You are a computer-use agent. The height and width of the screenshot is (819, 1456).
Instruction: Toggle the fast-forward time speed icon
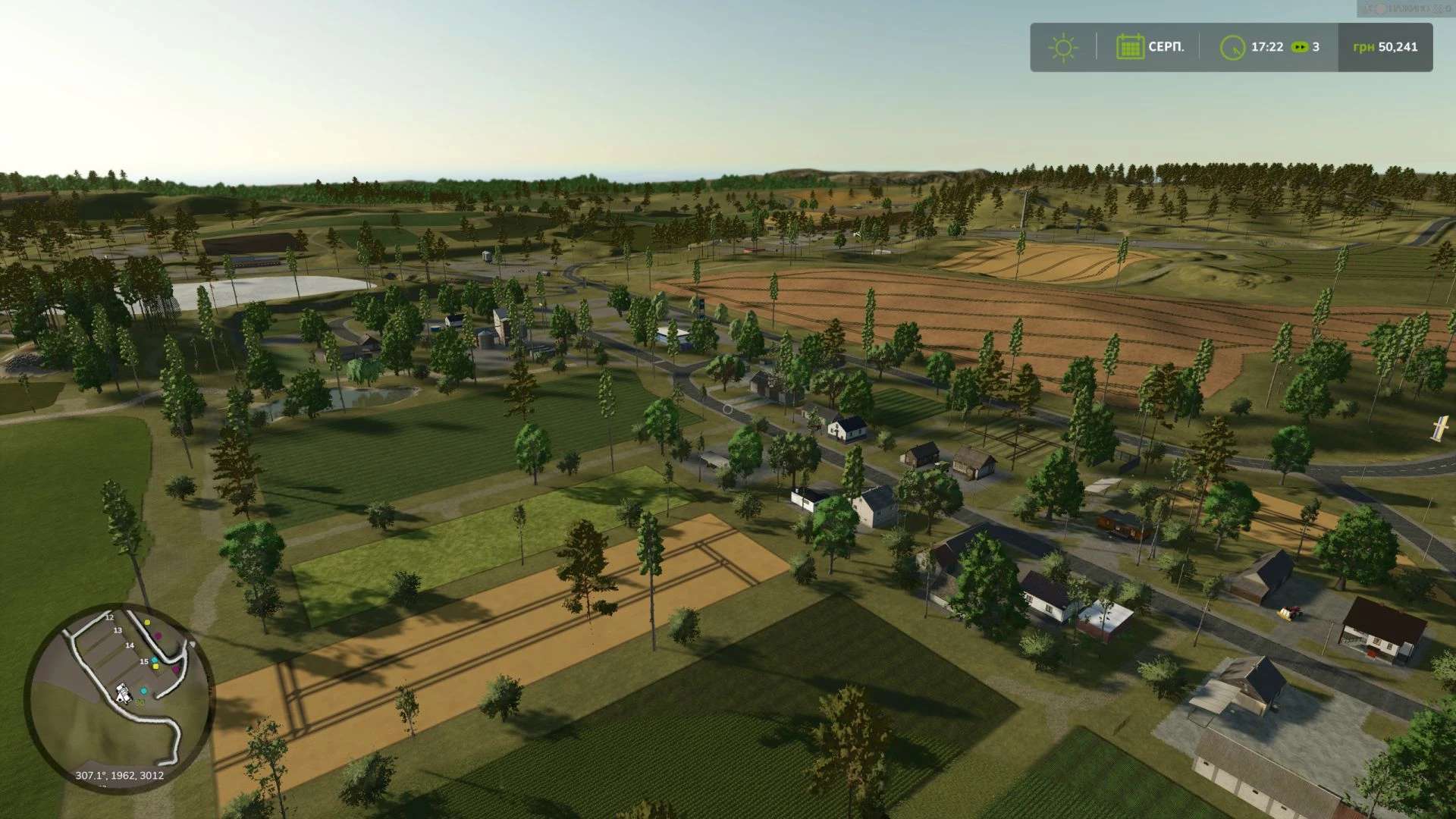pos(1299,47)
